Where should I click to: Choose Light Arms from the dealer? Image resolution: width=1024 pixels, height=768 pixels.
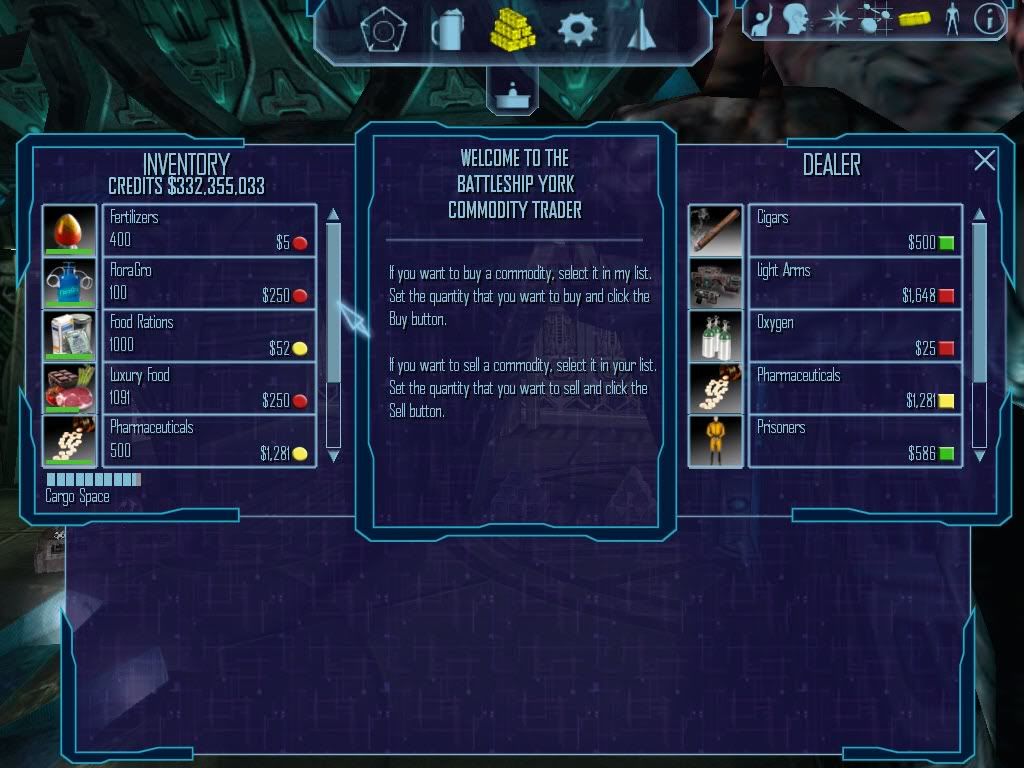pos(854,283)
